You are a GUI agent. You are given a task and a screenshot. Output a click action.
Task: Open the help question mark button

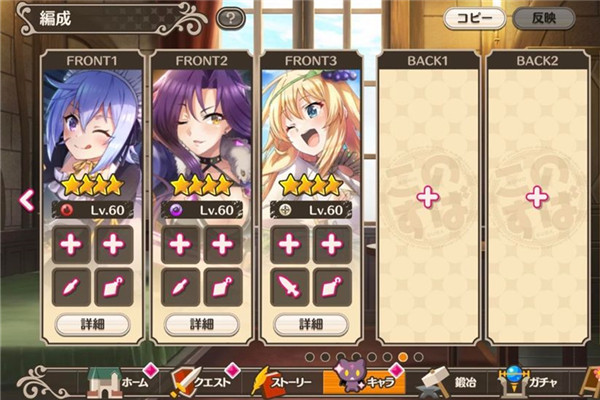coord(231,18)
